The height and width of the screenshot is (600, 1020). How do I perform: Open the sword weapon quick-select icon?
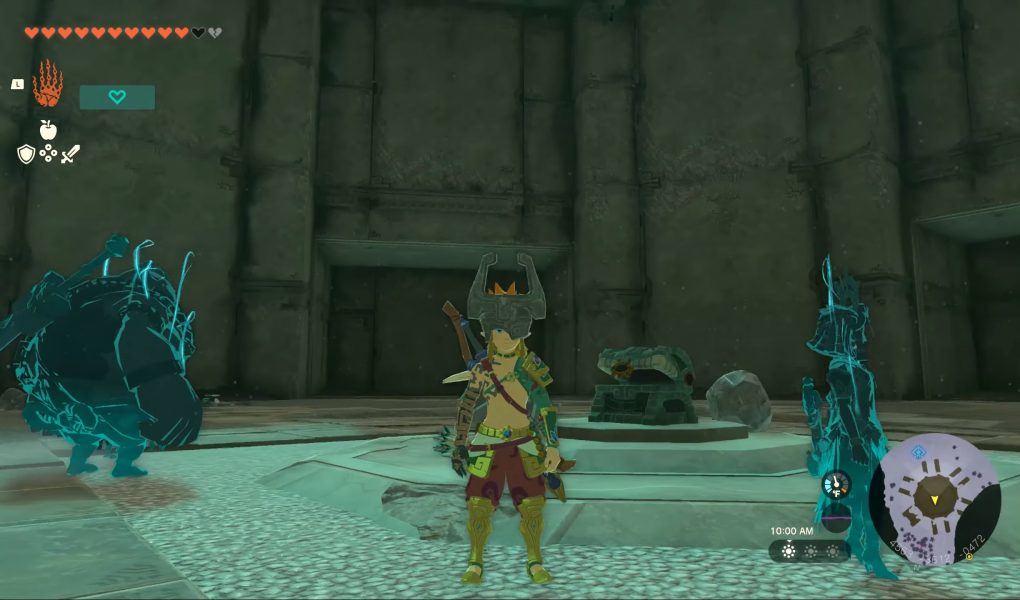70,154
